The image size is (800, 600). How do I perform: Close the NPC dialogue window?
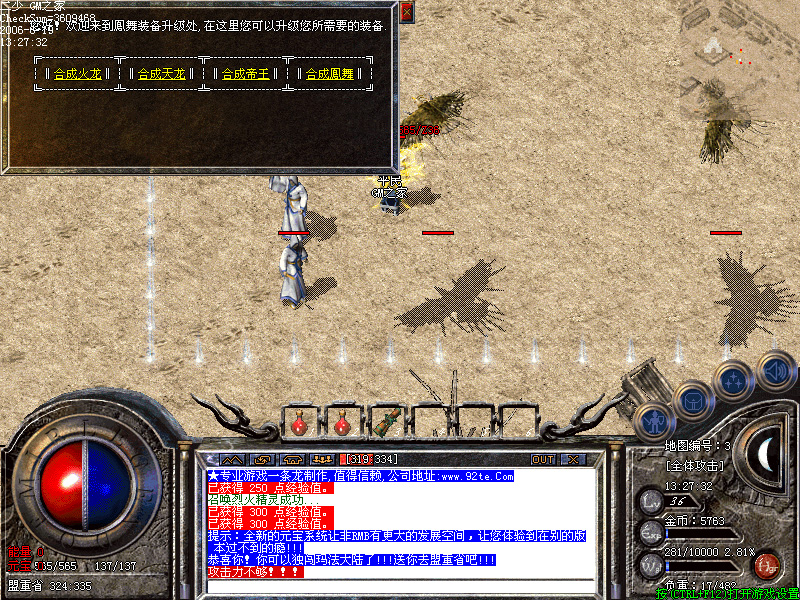coord(406,13)
